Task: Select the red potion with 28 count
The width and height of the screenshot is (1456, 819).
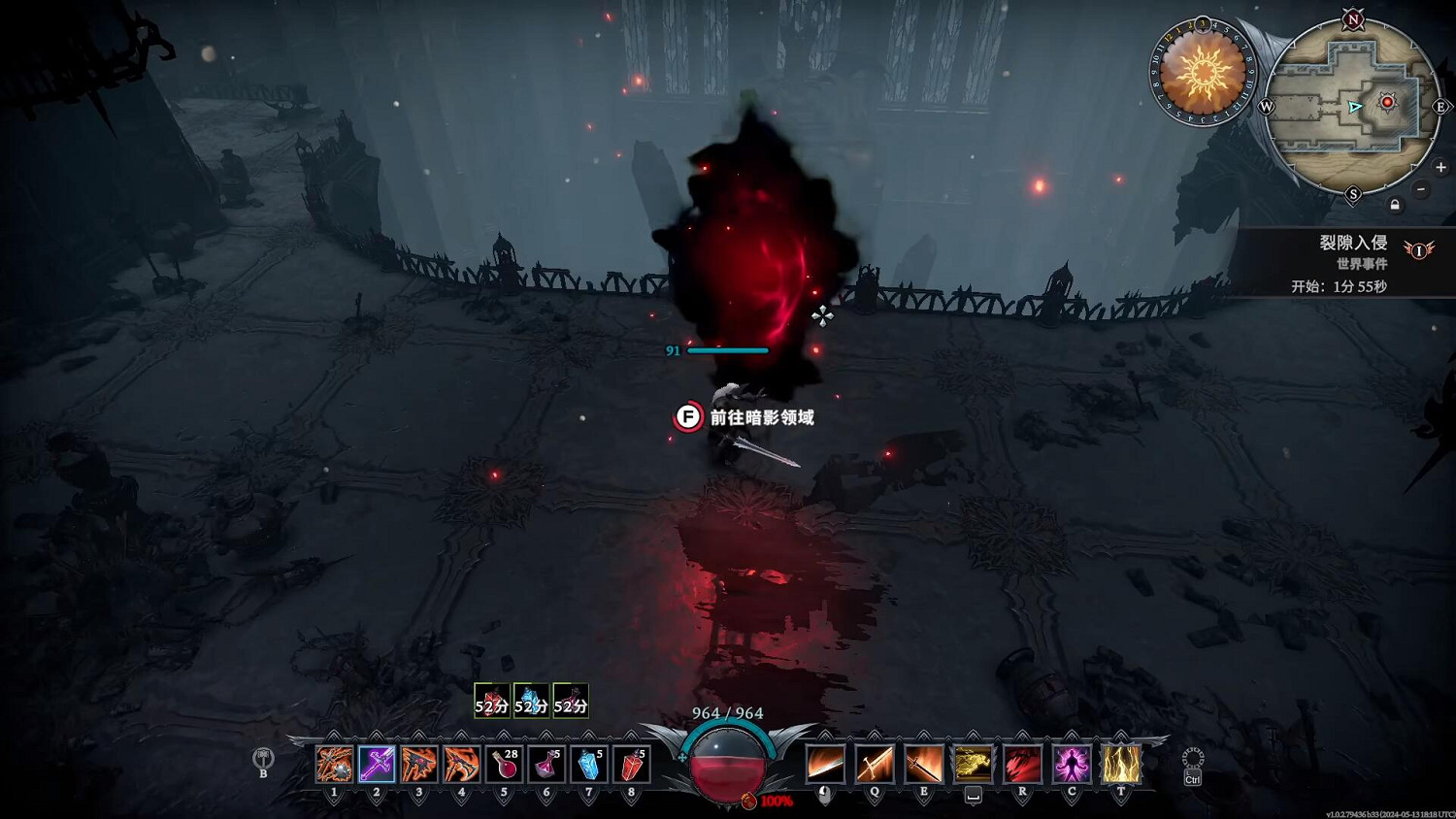Action: (x=504, y=765)
